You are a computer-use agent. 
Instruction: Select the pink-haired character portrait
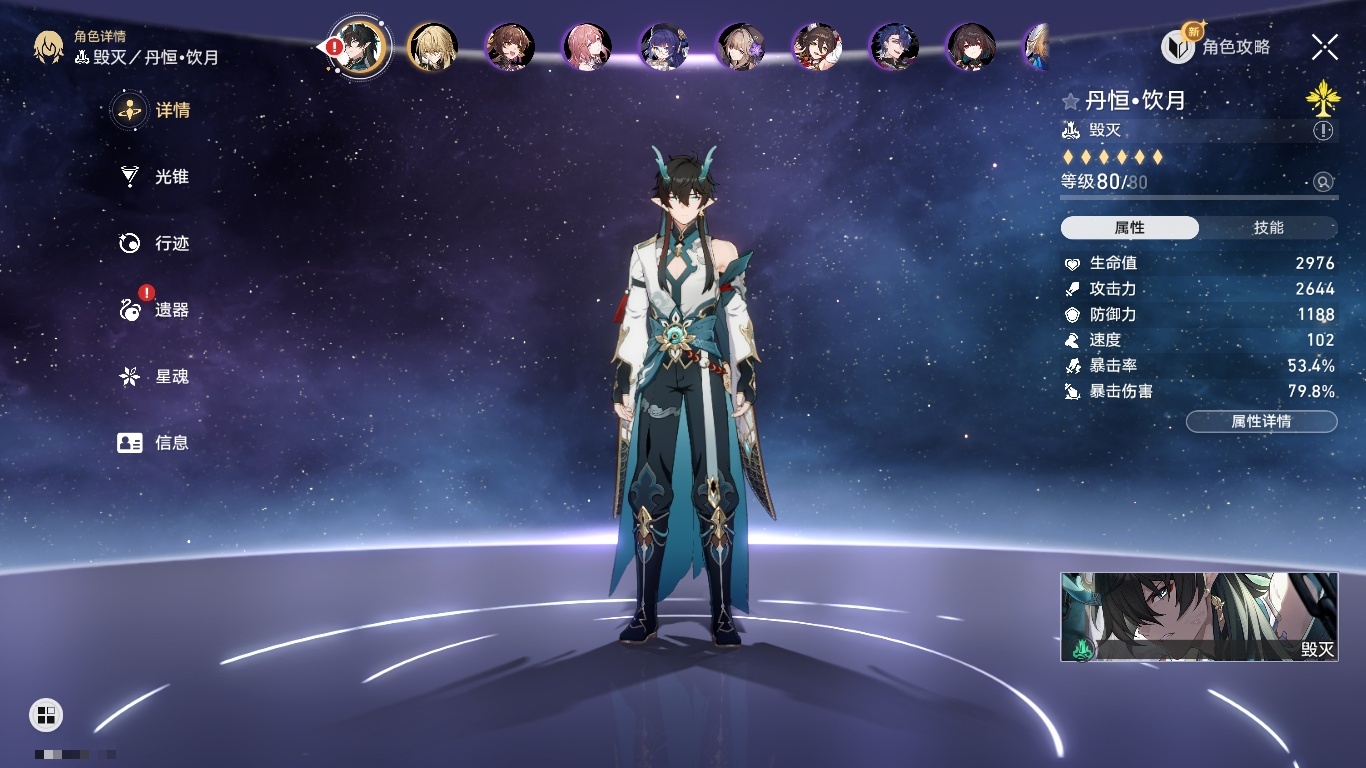click(x=587, y=47)
